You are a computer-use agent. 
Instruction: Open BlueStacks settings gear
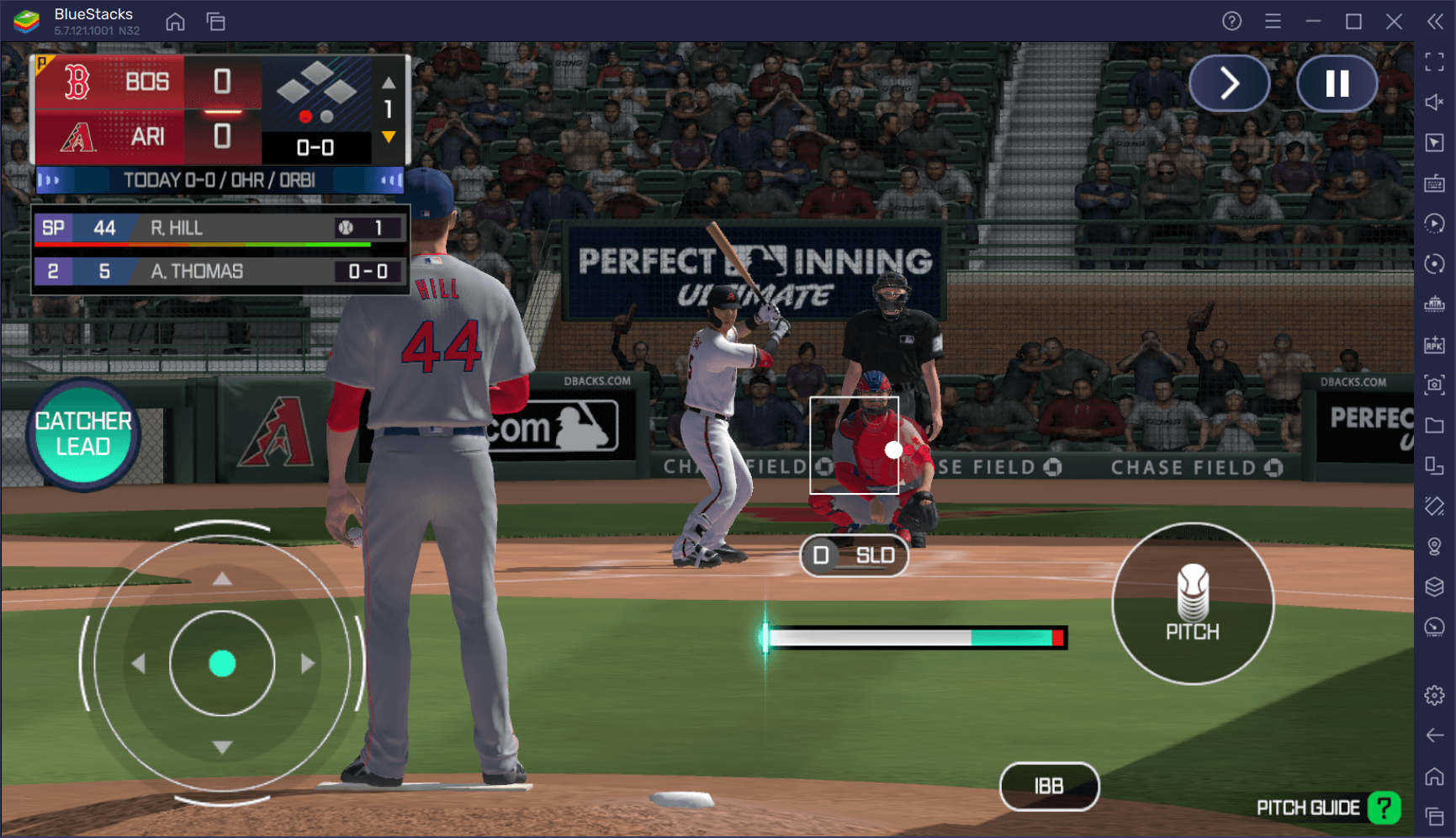click(1434, 696)
